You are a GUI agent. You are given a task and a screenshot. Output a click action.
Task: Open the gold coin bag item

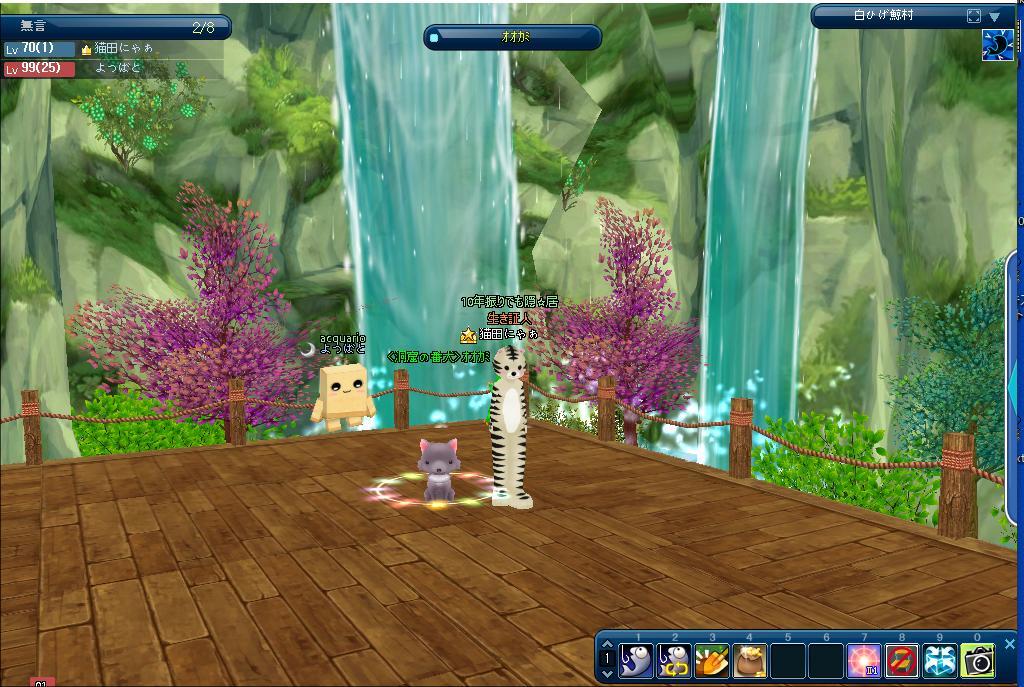click(x=750, y=661)
